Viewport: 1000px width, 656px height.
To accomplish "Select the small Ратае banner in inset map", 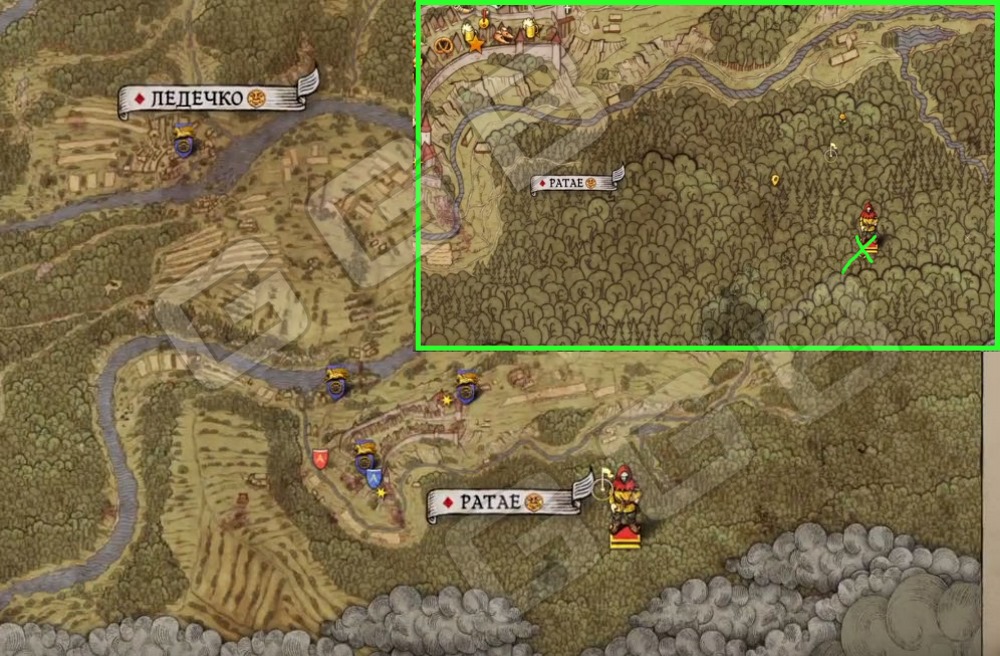I will [575, 184].
